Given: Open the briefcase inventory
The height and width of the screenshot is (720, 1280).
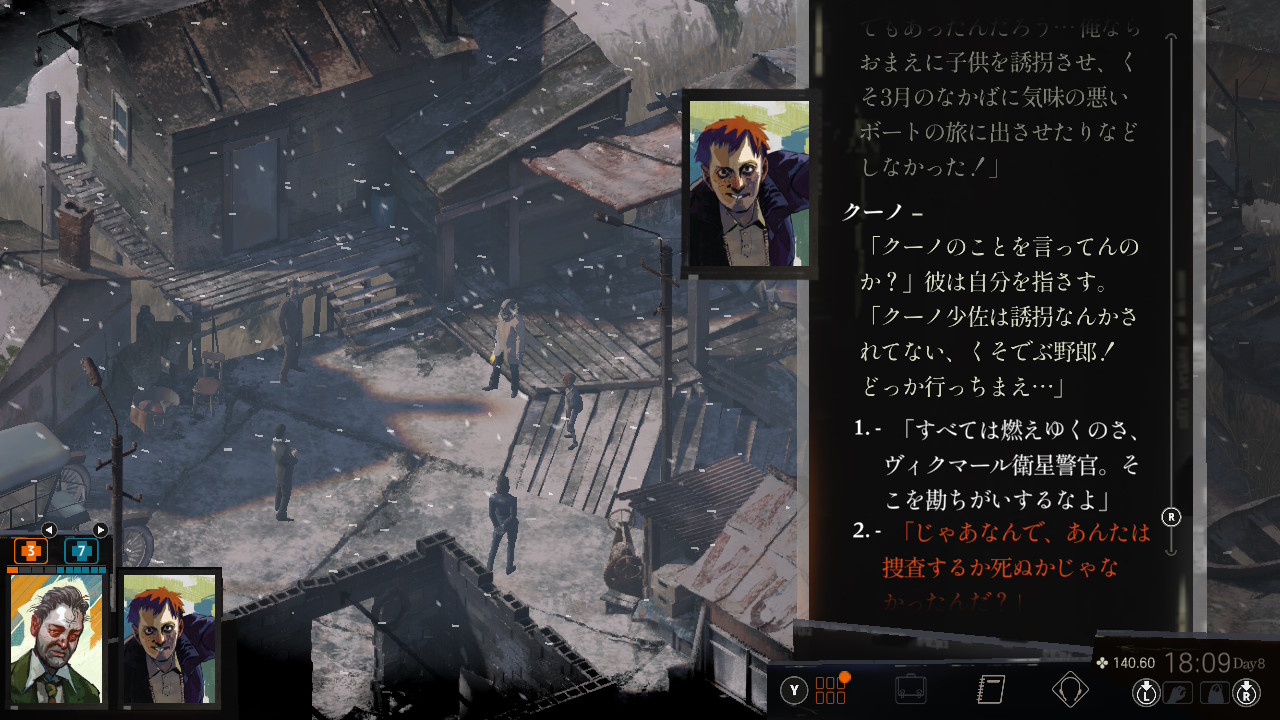Looking at the screenshot, I should pos(910,690).
